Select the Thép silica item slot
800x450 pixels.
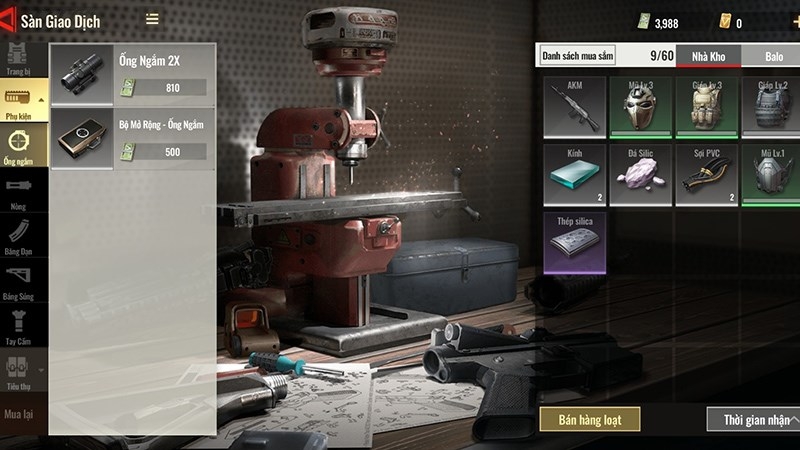[x=574, y=240]
